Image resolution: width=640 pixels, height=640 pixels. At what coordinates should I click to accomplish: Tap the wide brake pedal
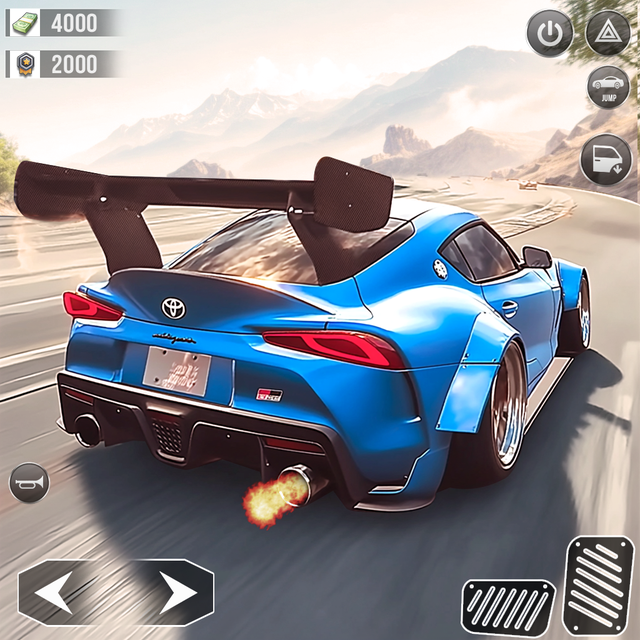(x=508, y=605)
